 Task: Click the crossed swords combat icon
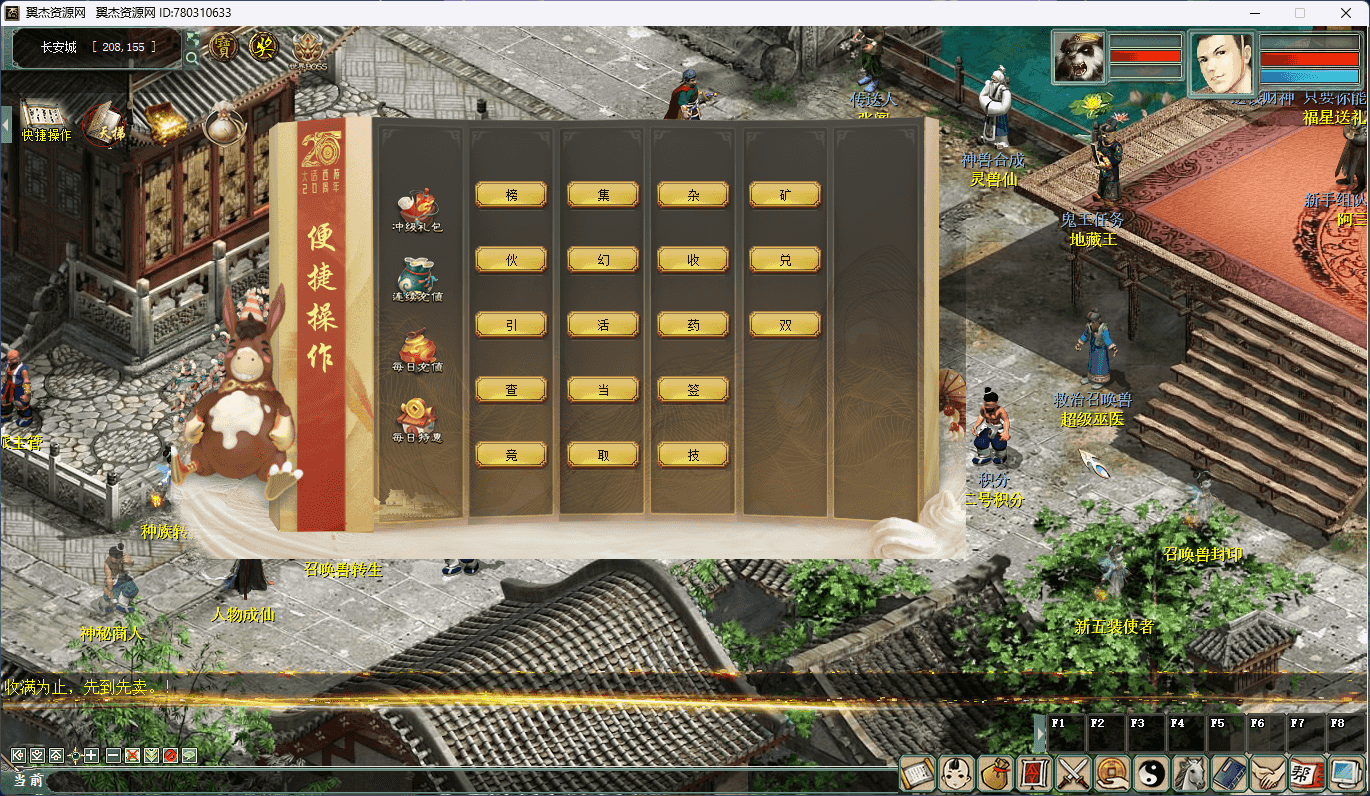1073,773
